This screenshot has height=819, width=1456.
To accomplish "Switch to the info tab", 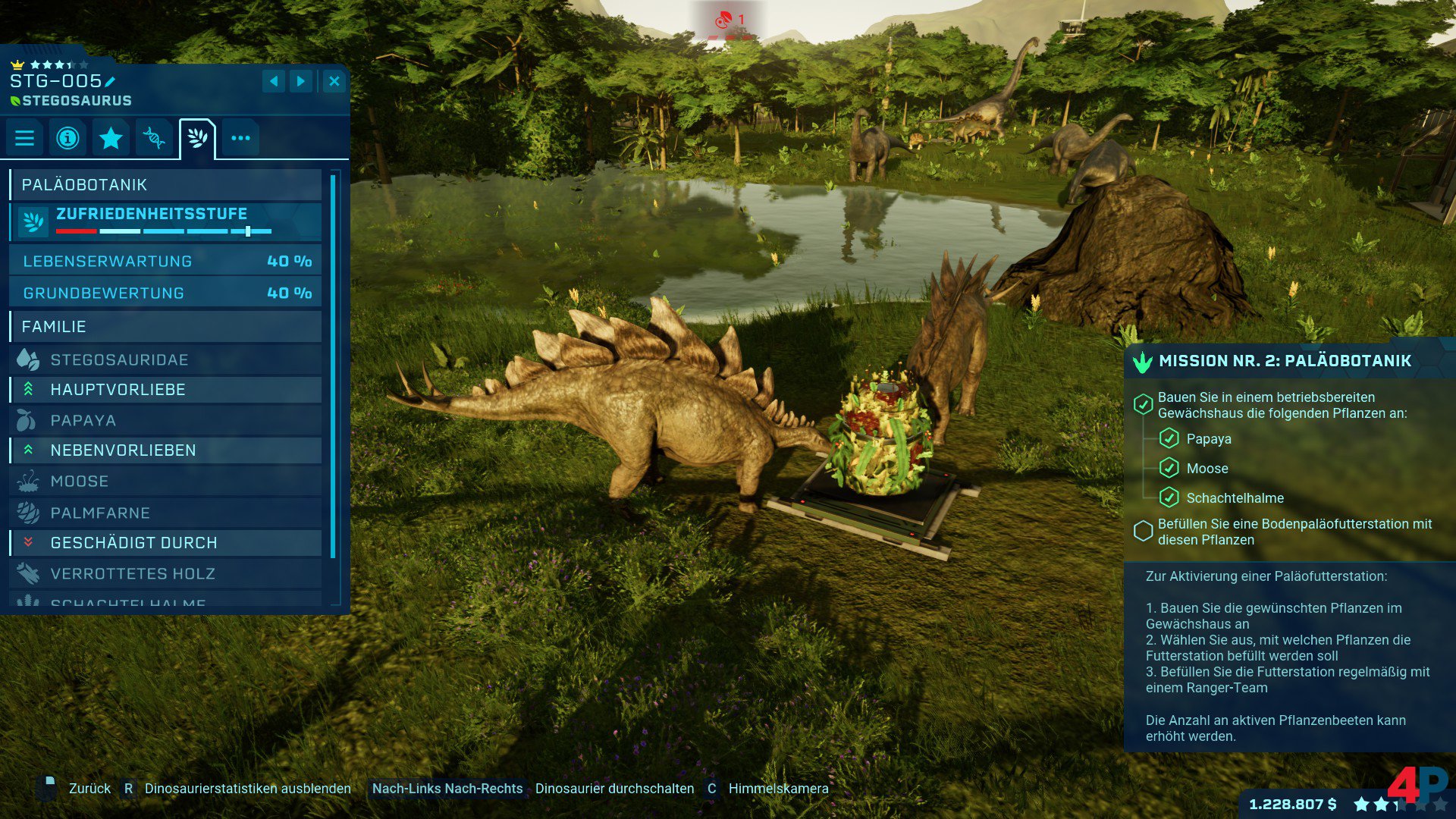I will (x=67, y=138).
